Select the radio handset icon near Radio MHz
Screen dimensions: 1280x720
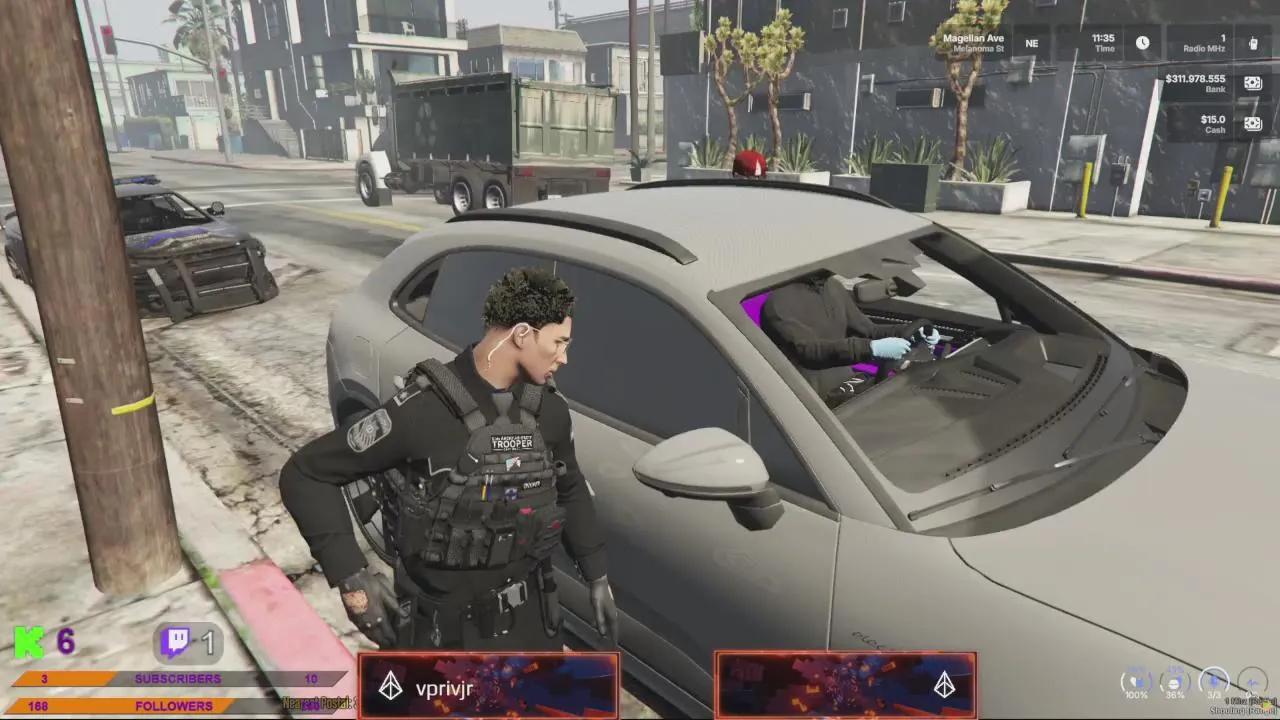pos(1254,44)
